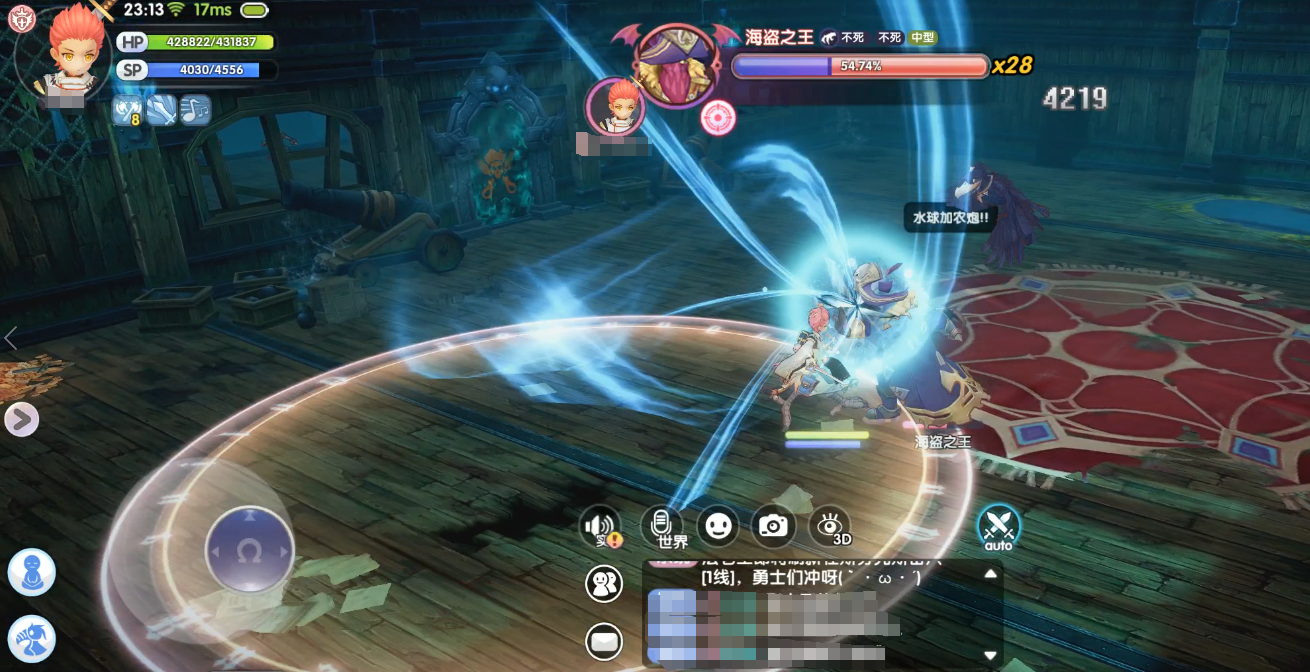Toggle auto-battle with the crossed swords button
1310x672 pixels.
click(x=998, y=525)
